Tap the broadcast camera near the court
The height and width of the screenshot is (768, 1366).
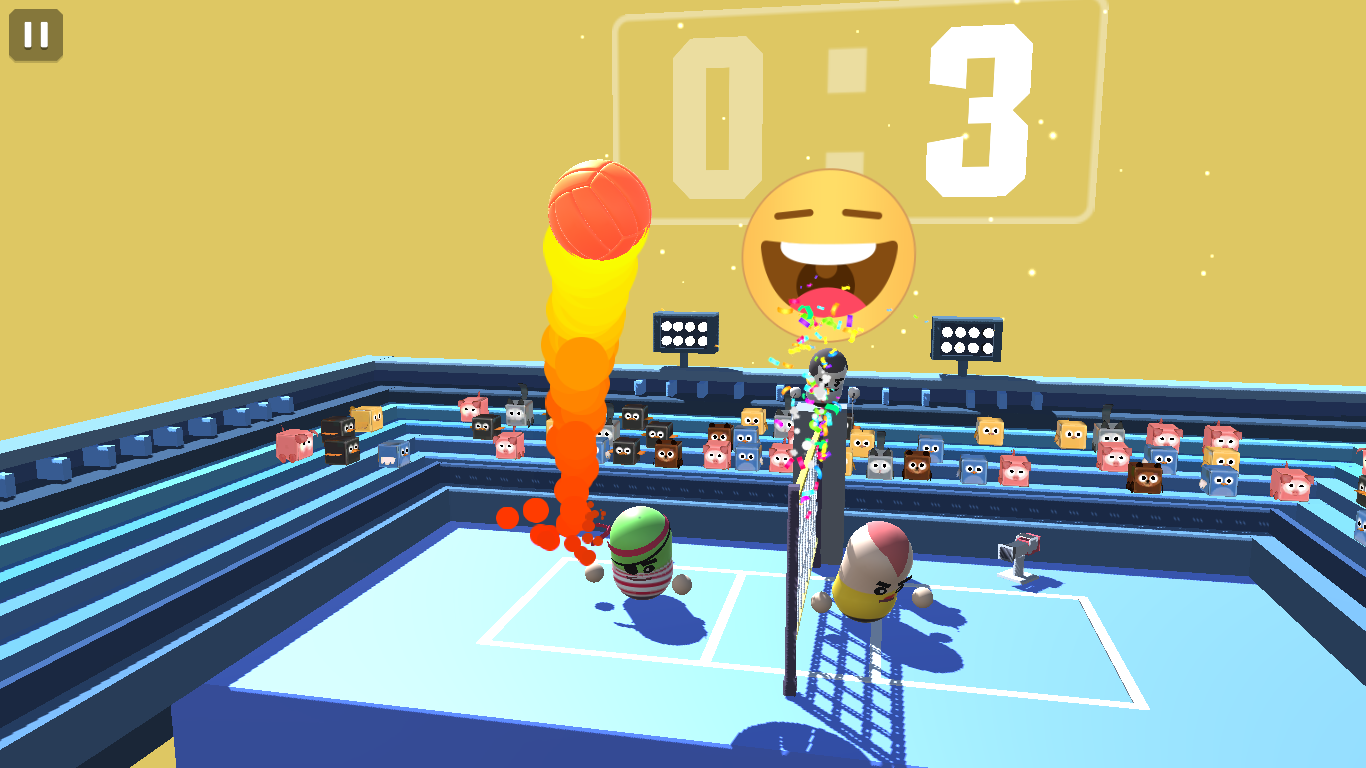(1017, 547)
